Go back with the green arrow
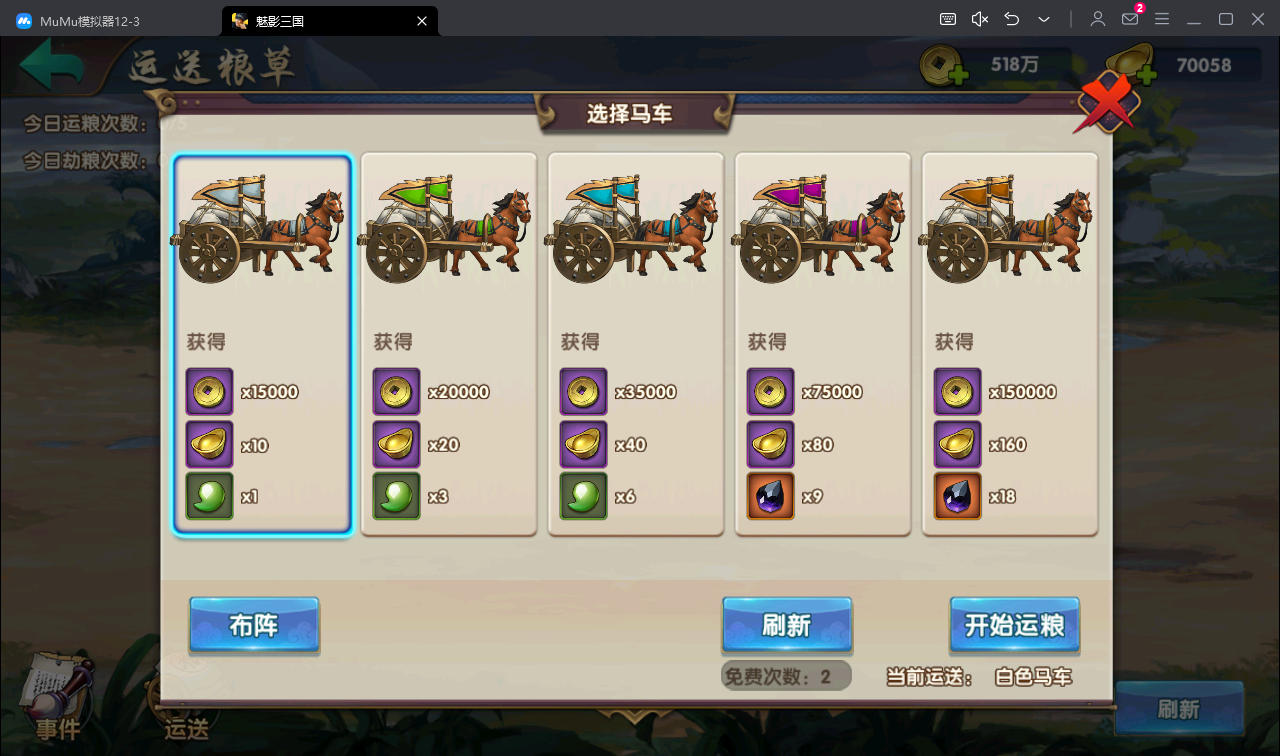 coord(52,68)
